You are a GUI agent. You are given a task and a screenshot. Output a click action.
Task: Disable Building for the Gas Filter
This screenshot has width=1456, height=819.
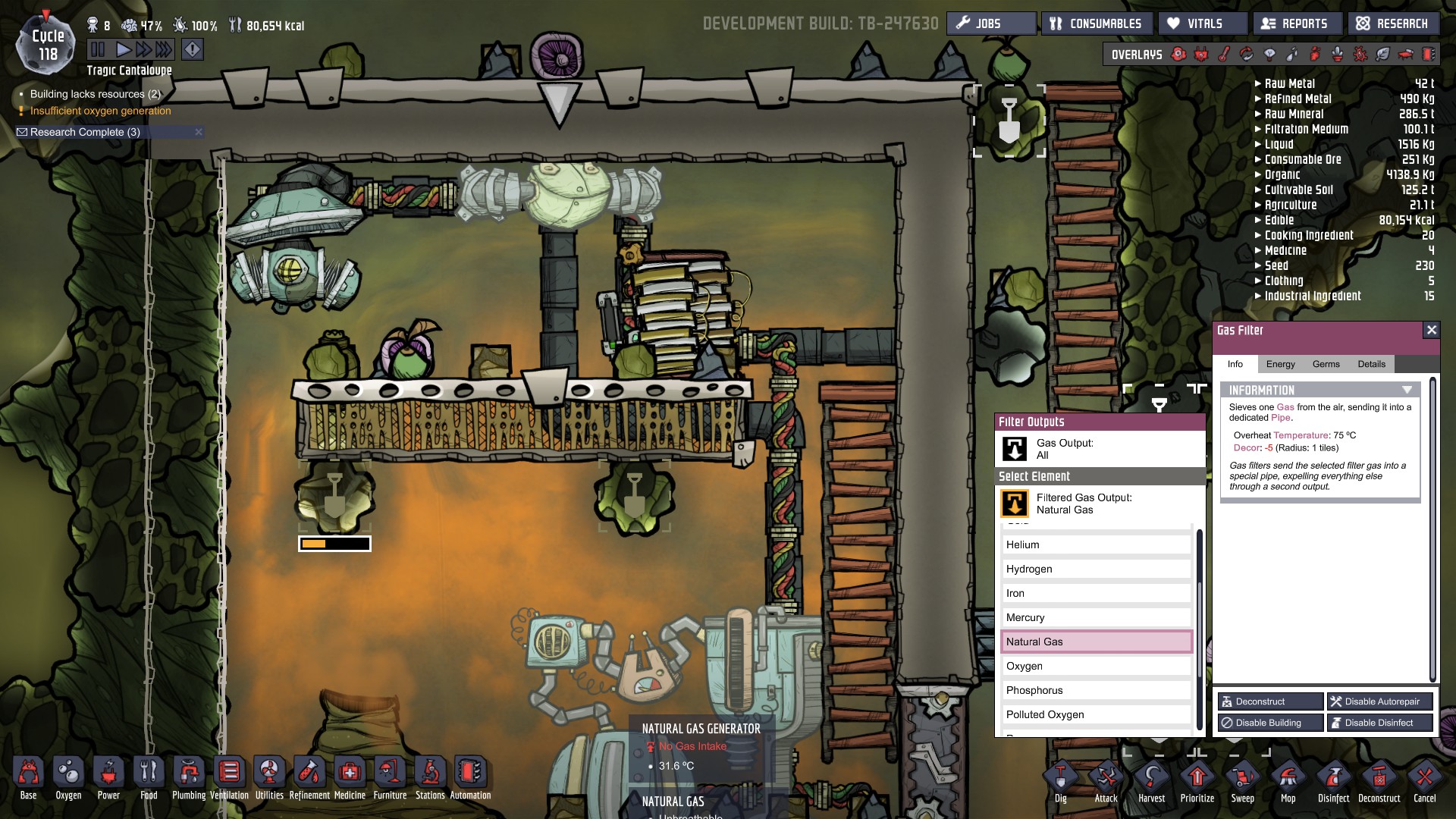(x=1270, y=723)
